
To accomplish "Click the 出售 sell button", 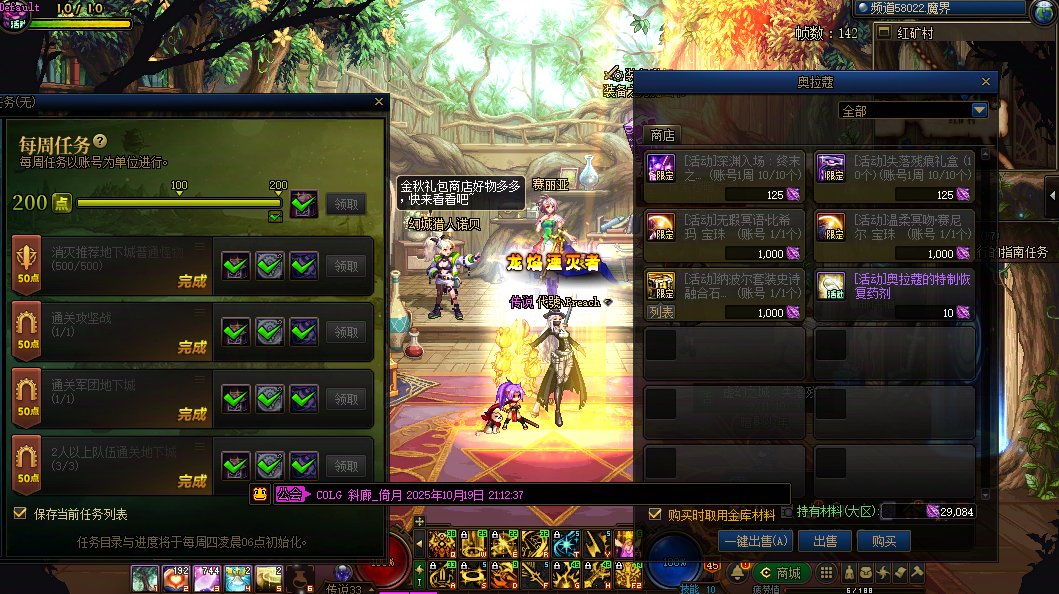I will [x=825, y=541].
